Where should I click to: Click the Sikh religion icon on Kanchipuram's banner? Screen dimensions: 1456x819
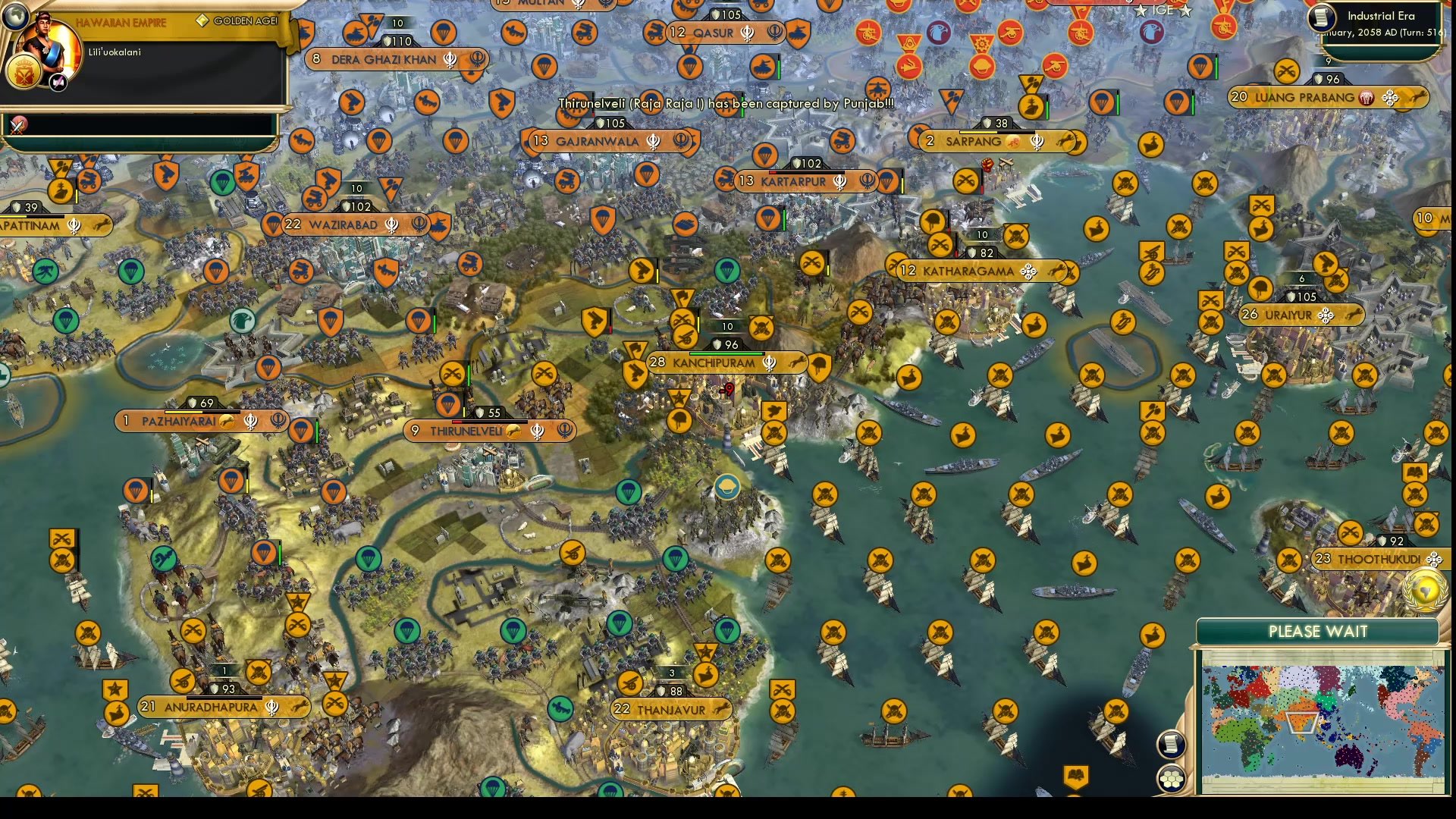tap(766, 363)
